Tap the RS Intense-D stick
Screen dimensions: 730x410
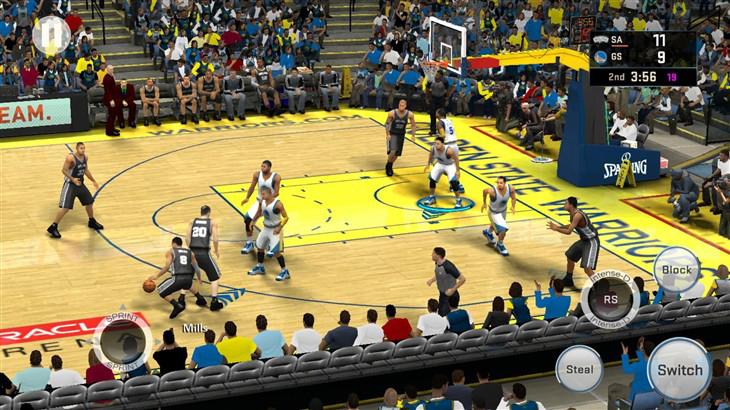[609, 297]
